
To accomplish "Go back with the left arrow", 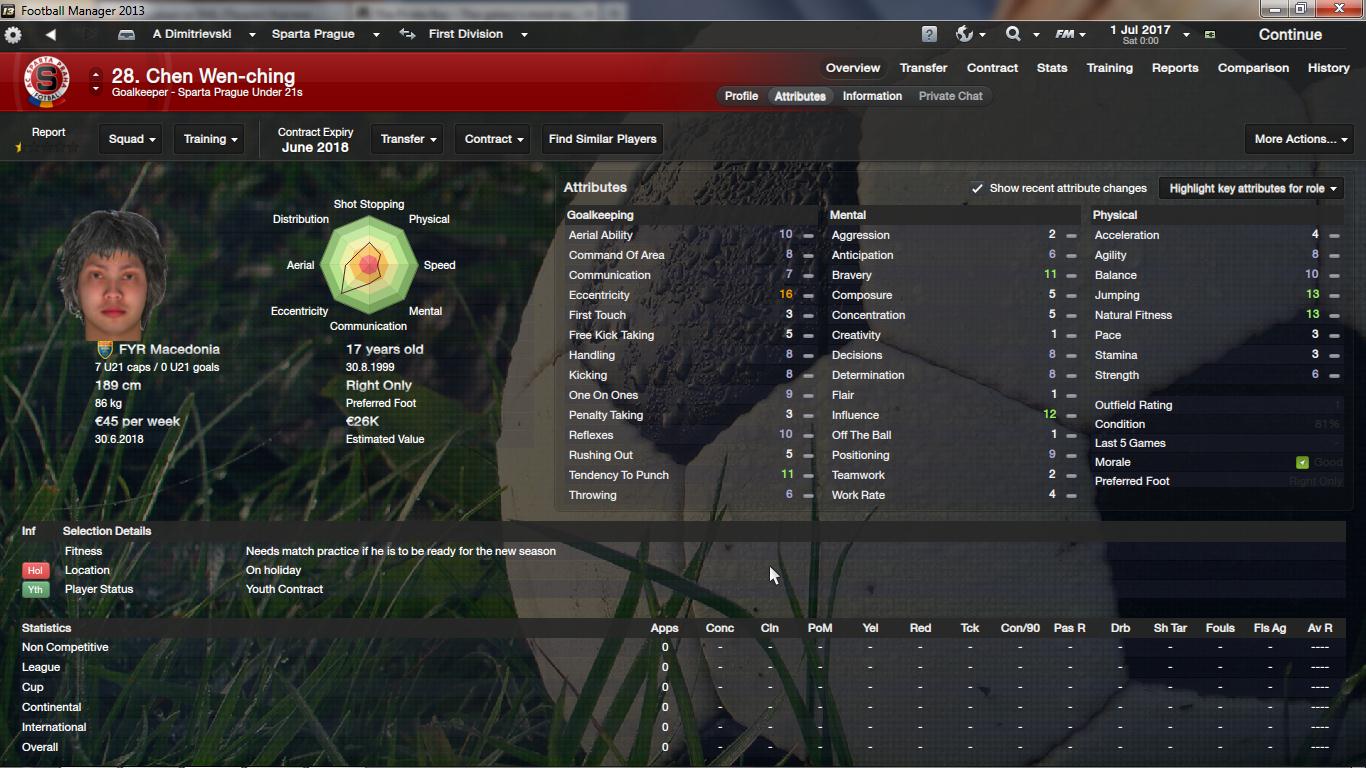I will click(50, 34).
